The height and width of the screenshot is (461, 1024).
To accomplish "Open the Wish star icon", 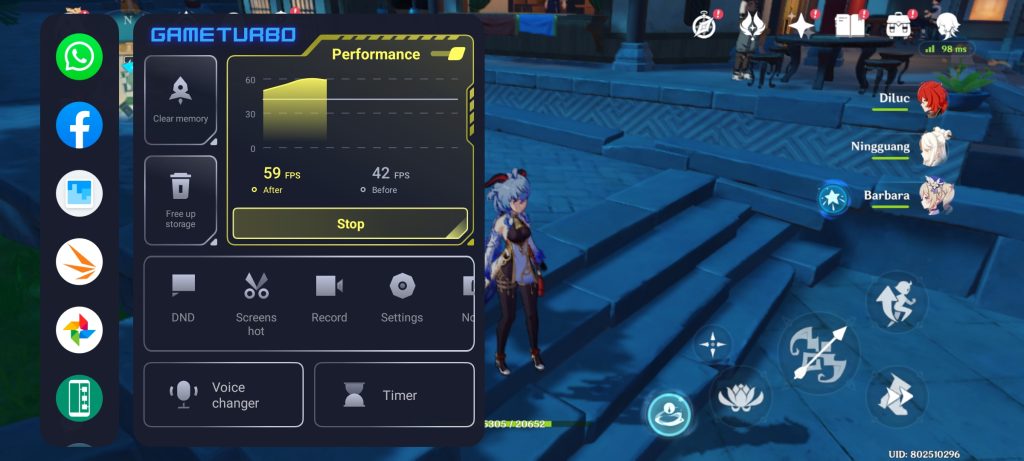I will click(800, 25).
